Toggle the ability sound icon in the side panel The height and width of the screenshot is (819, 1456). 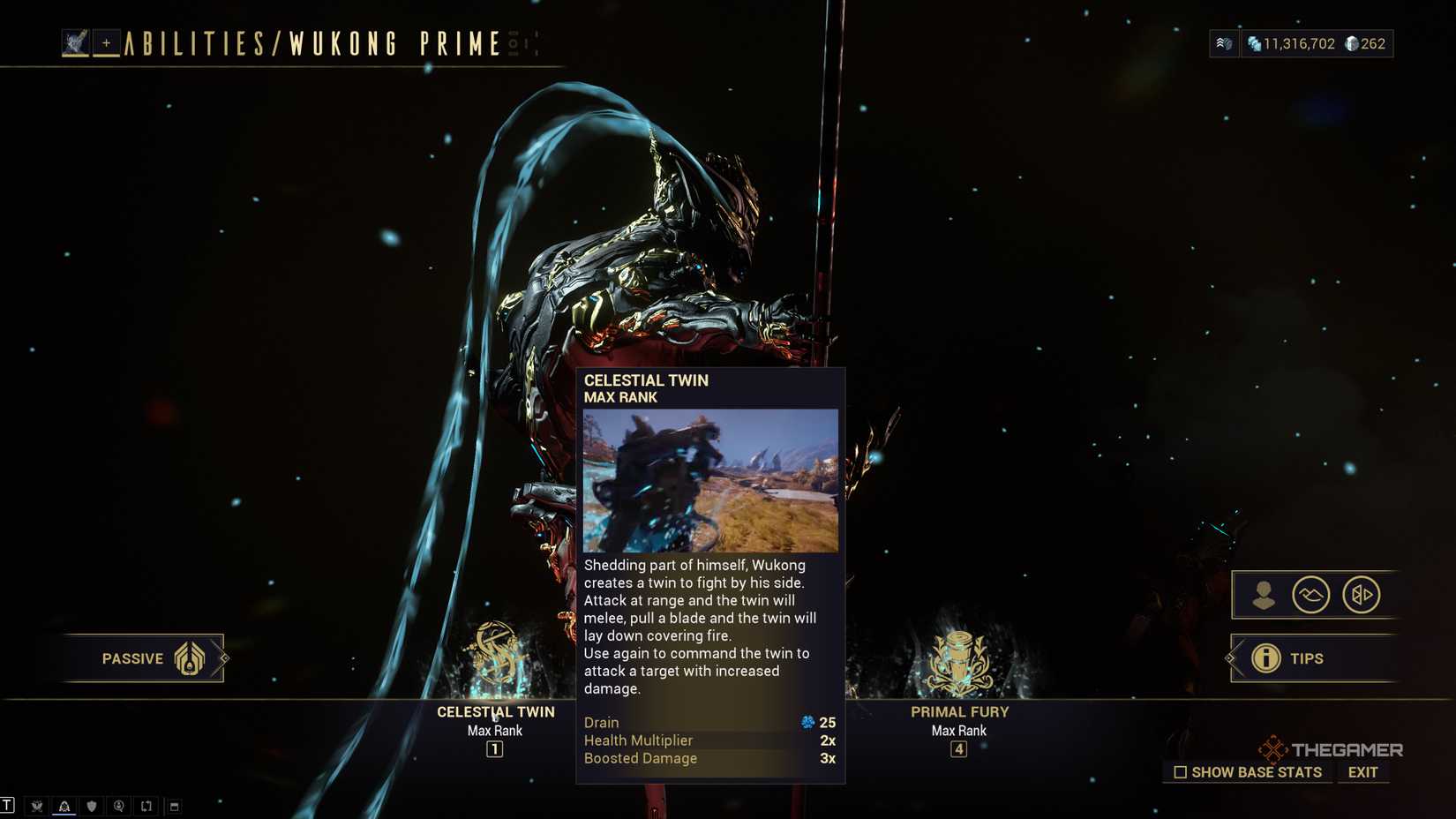point(1360,594)
